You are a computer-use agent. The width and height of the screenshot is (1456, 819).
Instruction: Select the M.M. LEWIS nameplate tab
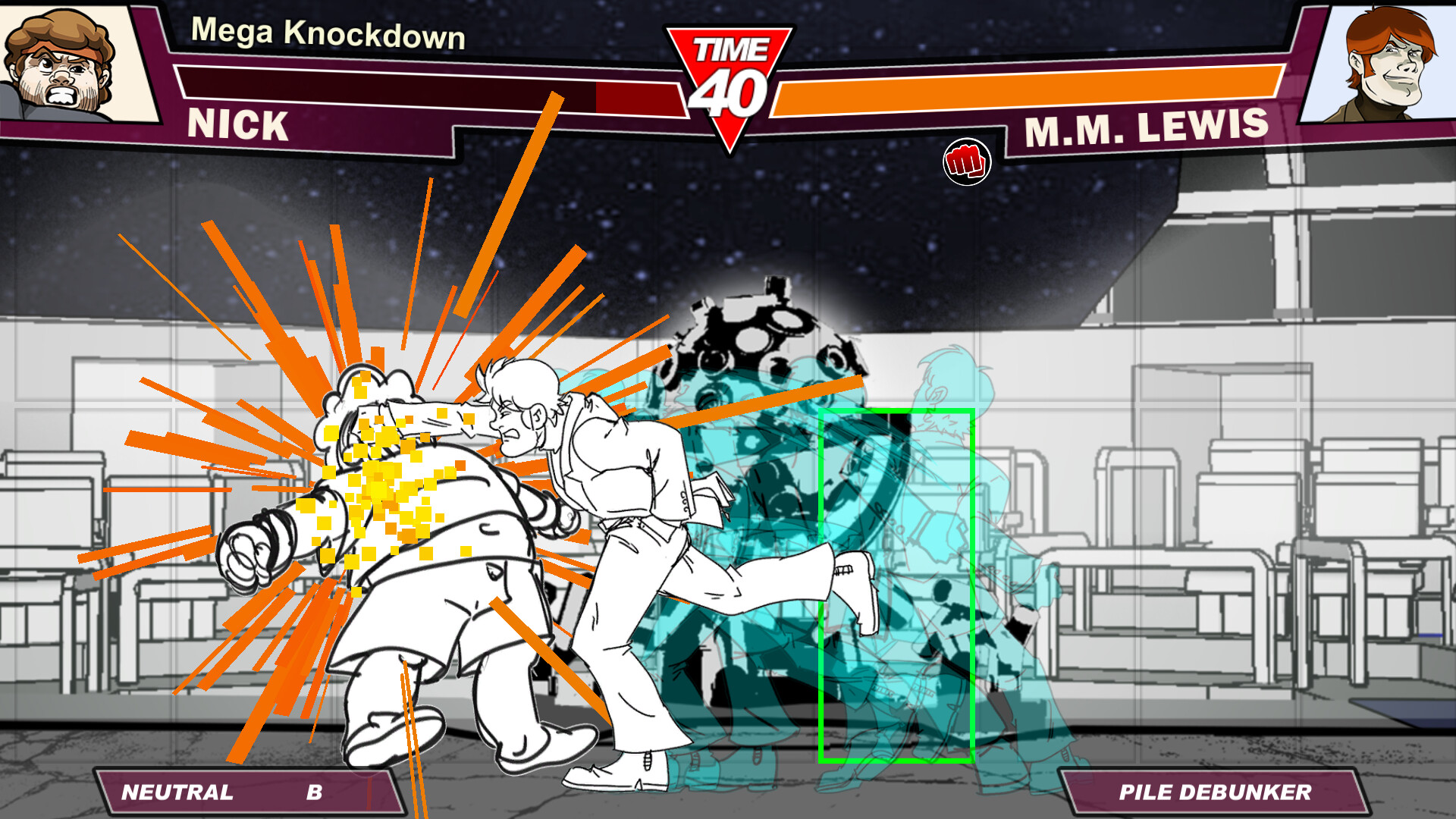click(x=1145, y=129)
